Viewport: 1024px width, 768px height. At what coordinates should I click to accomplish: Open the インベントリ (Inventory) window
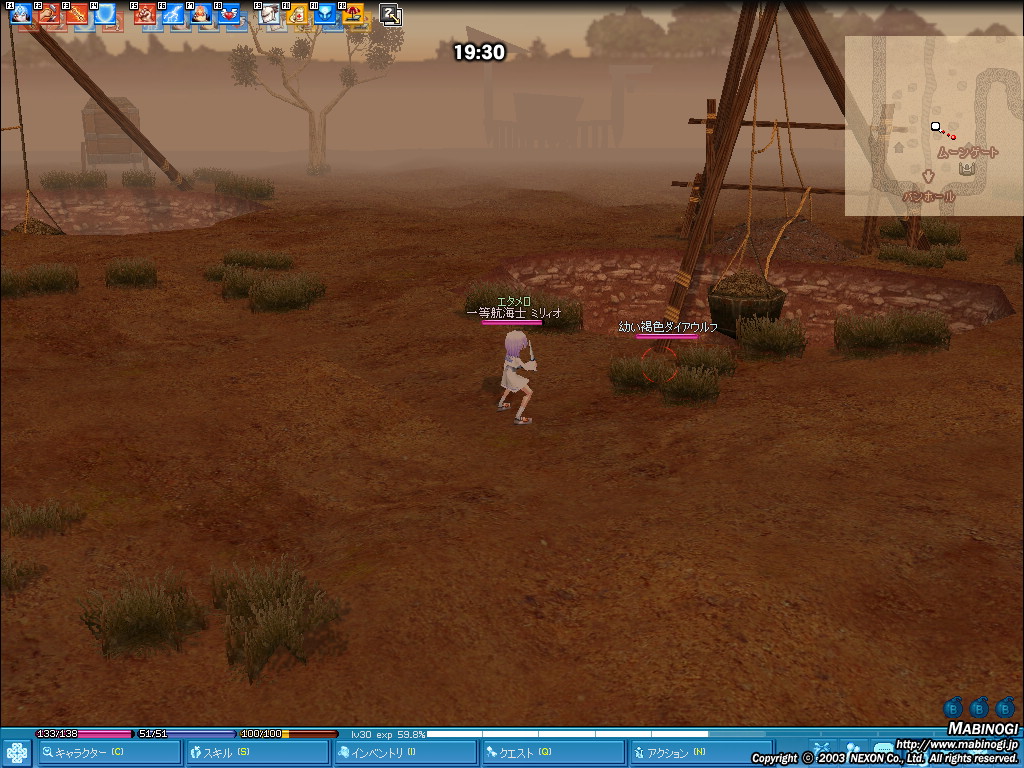tap(405, 752)
